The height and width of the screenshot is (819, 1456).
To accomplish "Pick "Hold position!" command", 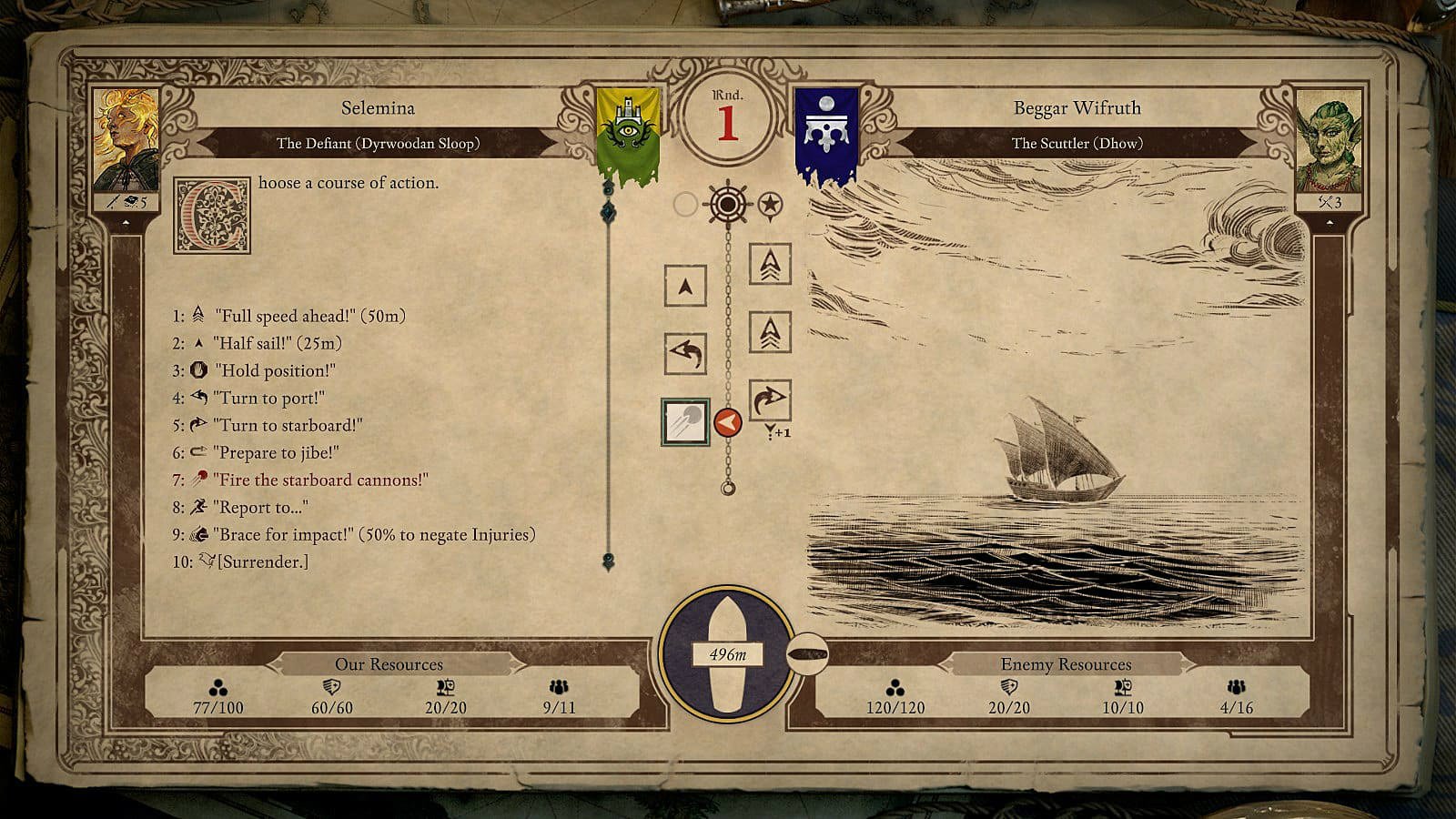I will pos(274,371).
